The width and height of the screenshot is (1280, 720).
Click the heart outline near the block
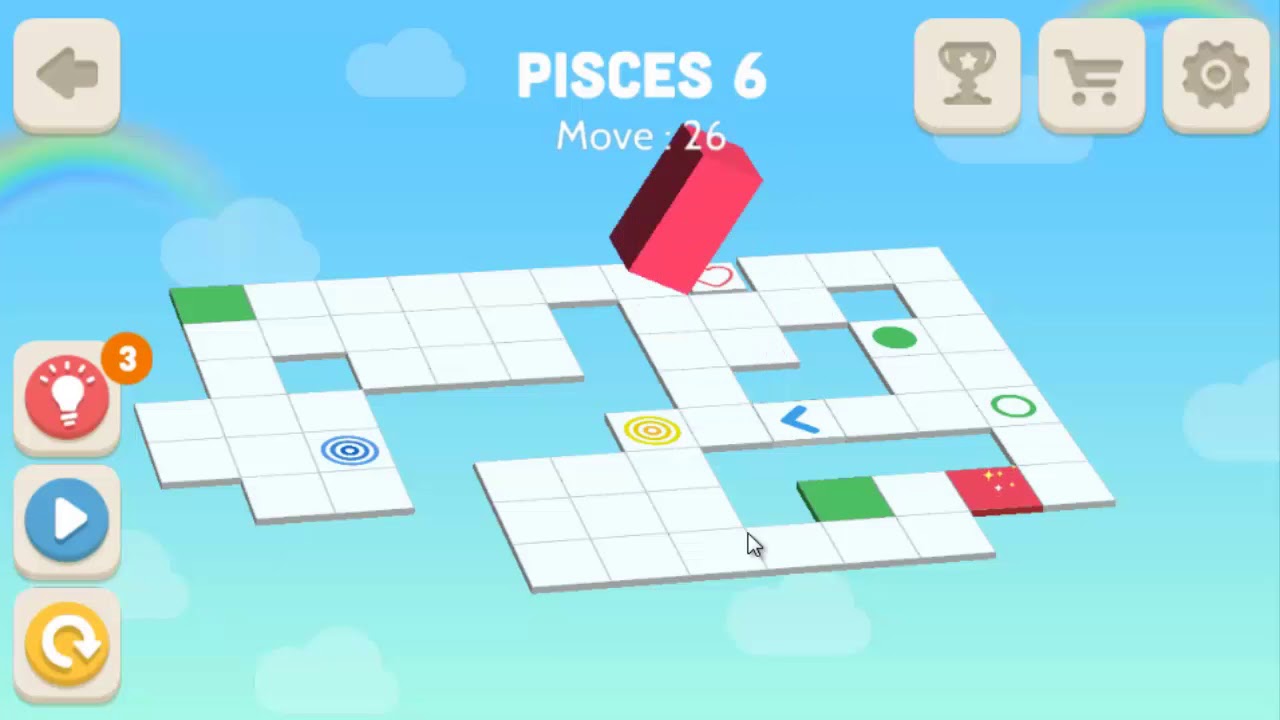pyautogui.click(x=716, y=277)
